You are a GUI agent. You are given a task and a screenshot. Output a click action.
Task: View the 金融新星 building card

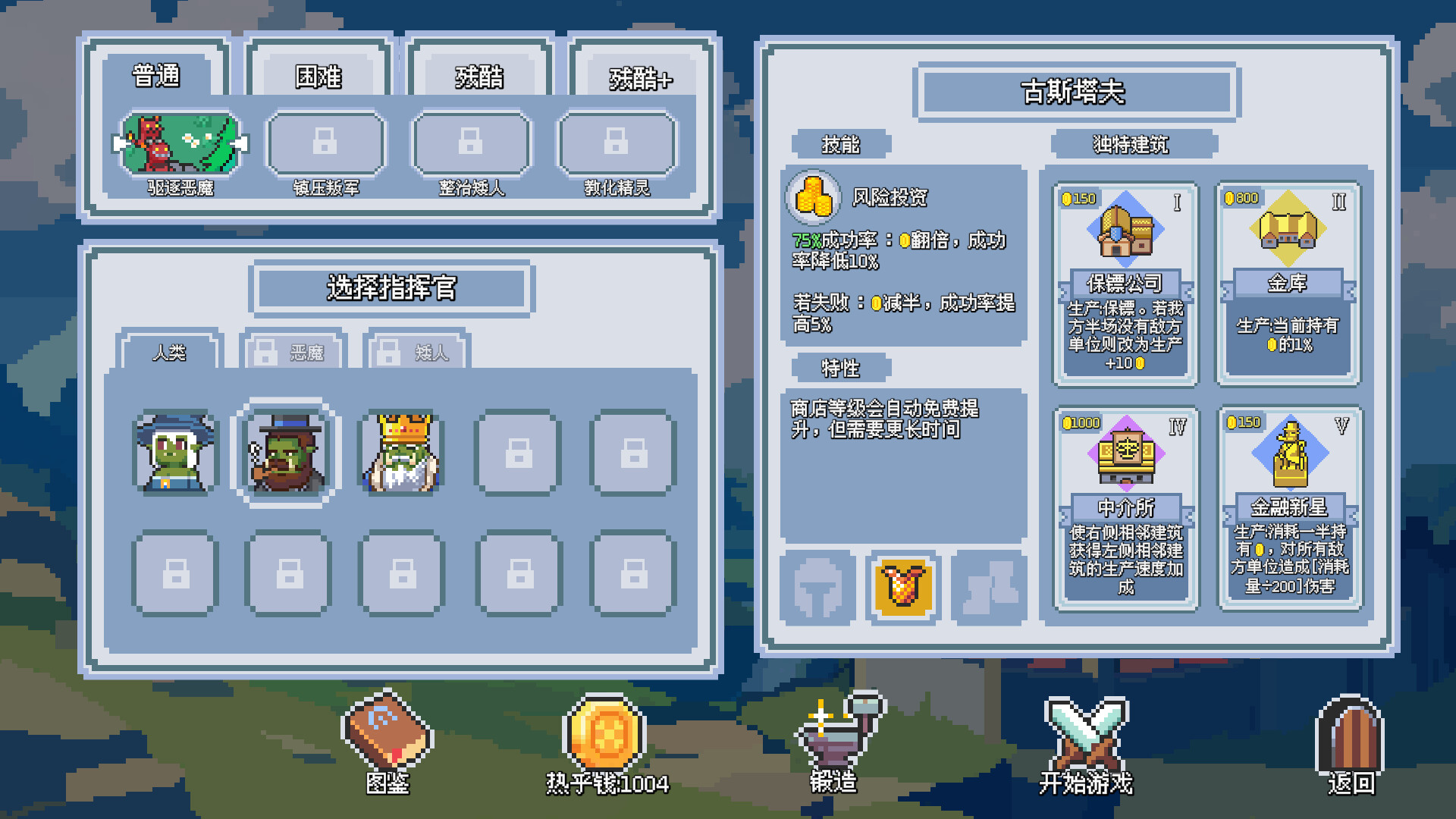point(1288,508)
